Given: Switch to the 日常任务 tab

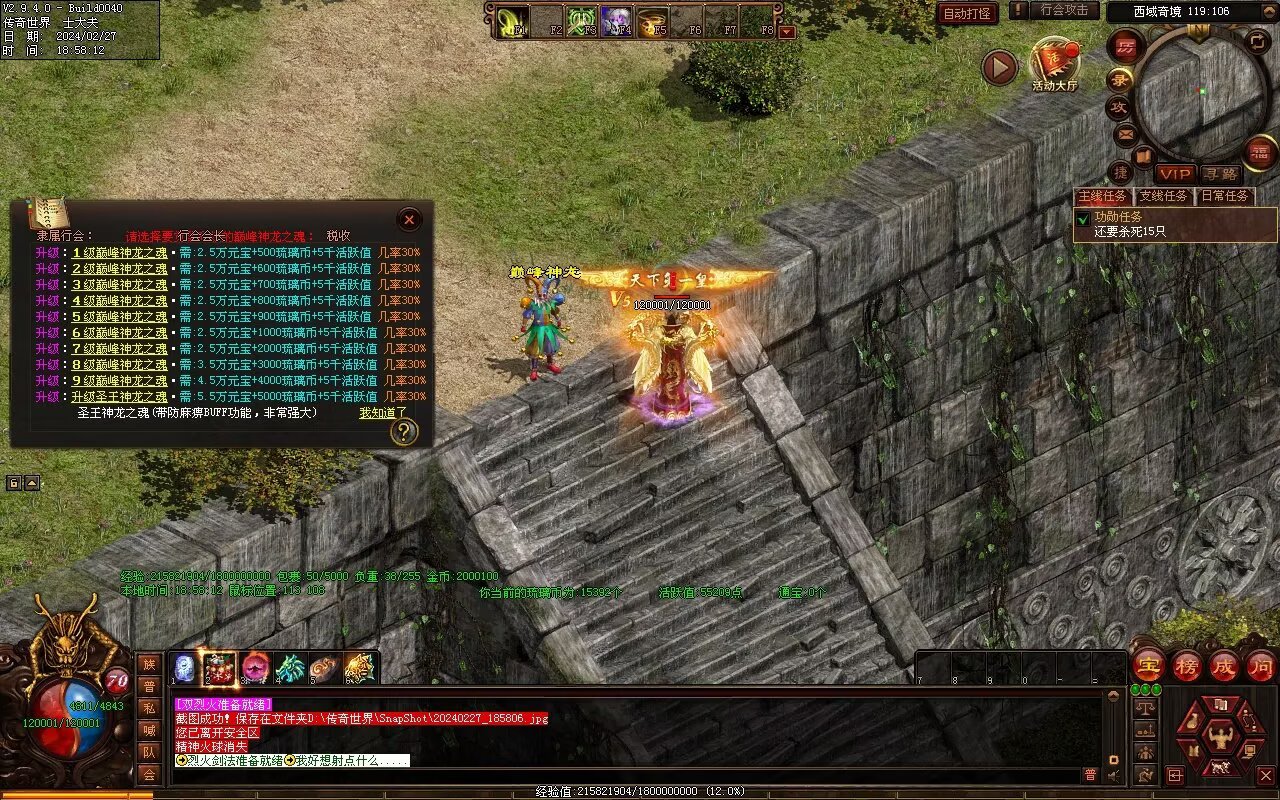Looking at the screenshot, I should [x=1225, y=197].
